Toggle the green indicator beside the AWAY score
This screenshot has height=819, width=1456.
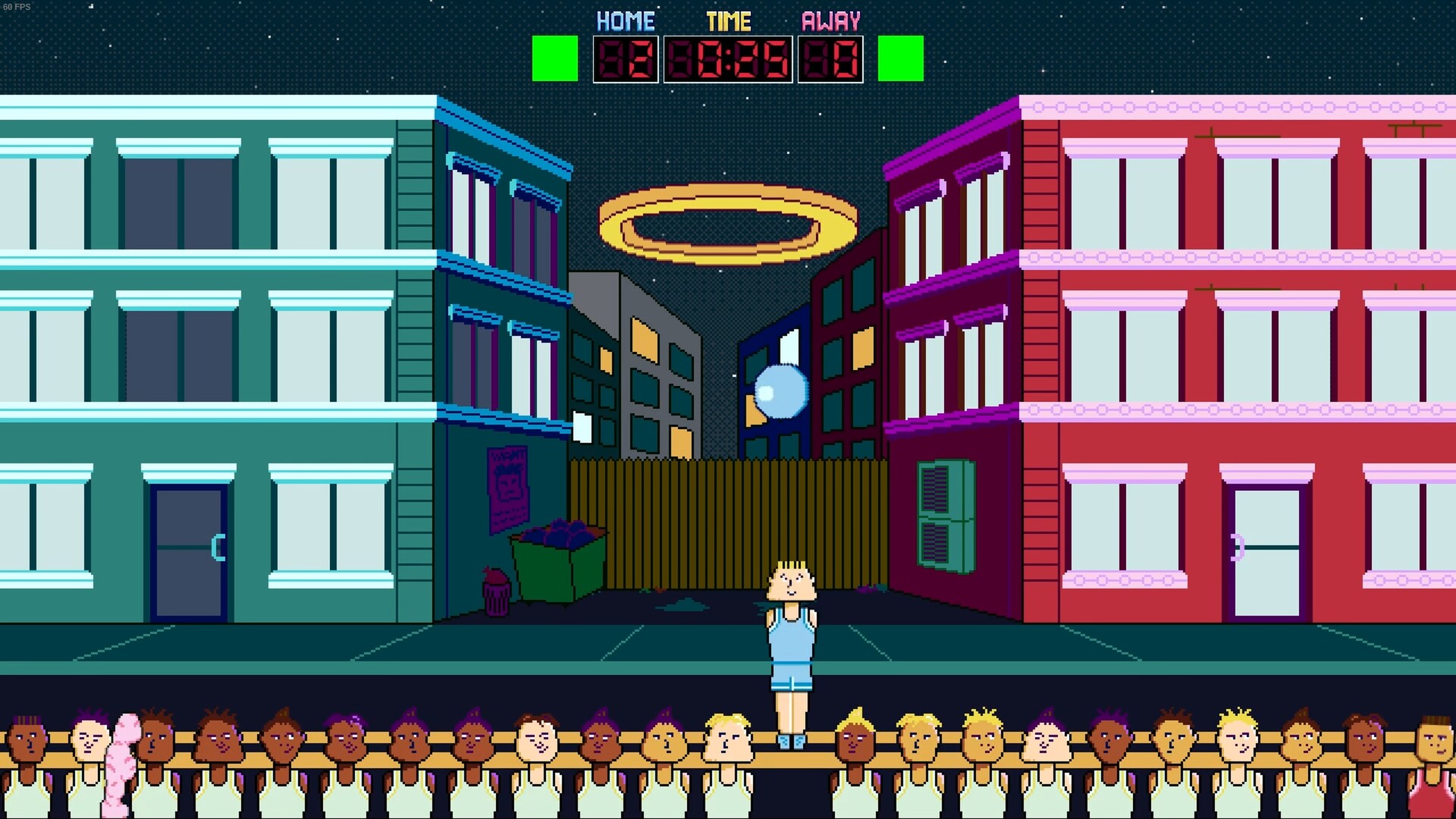[x=899, y=59]
